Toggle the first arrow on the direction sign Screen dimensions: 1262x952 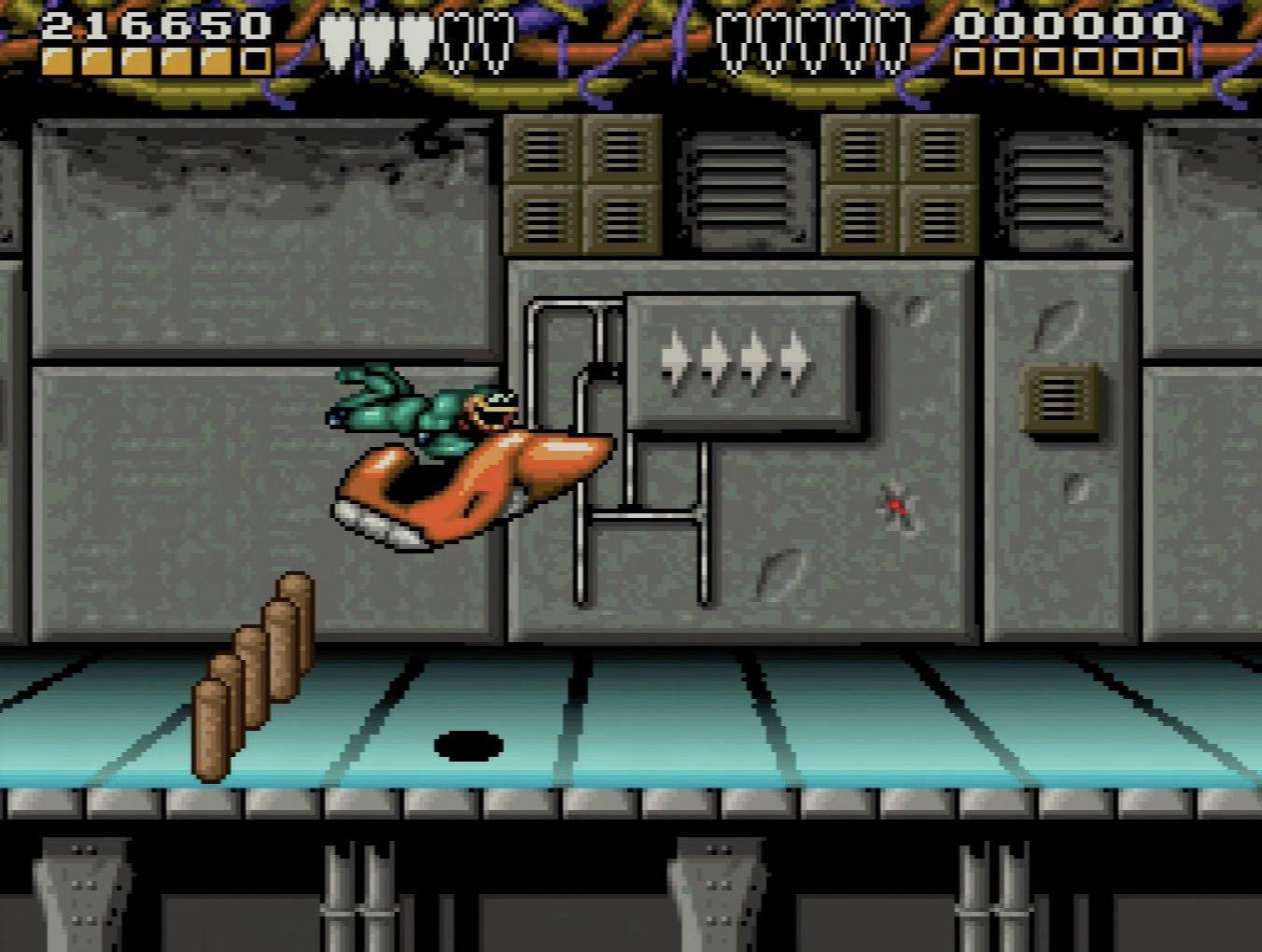[674, 359]
